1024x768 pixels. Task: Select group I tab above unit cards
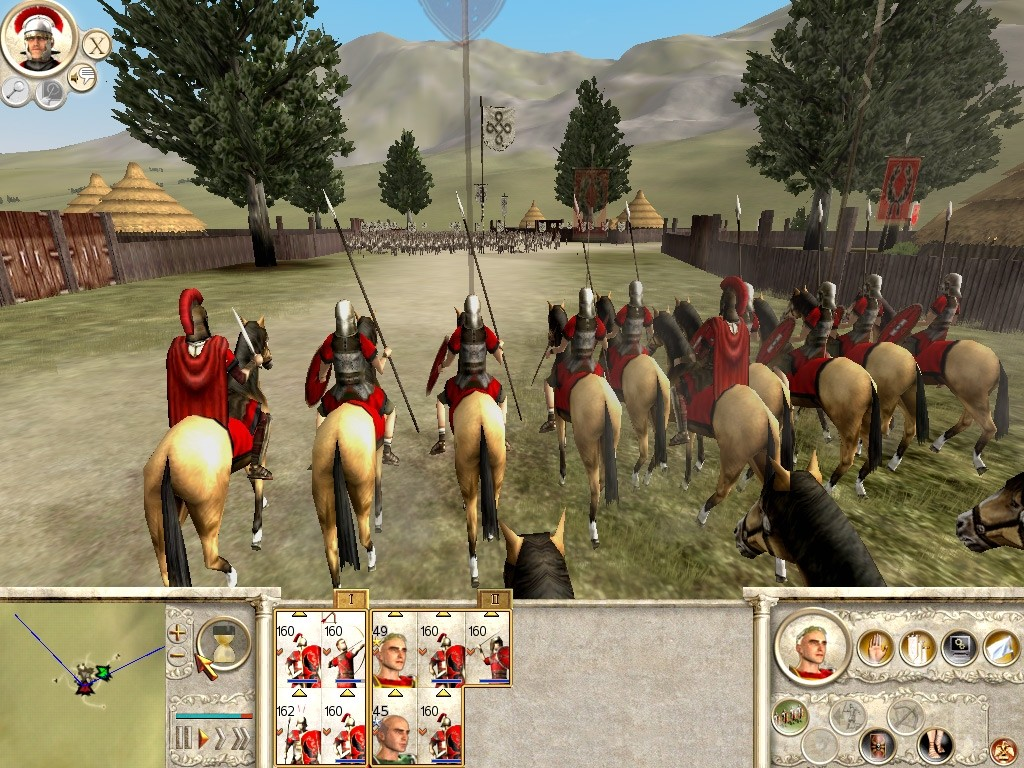point(349,600)
